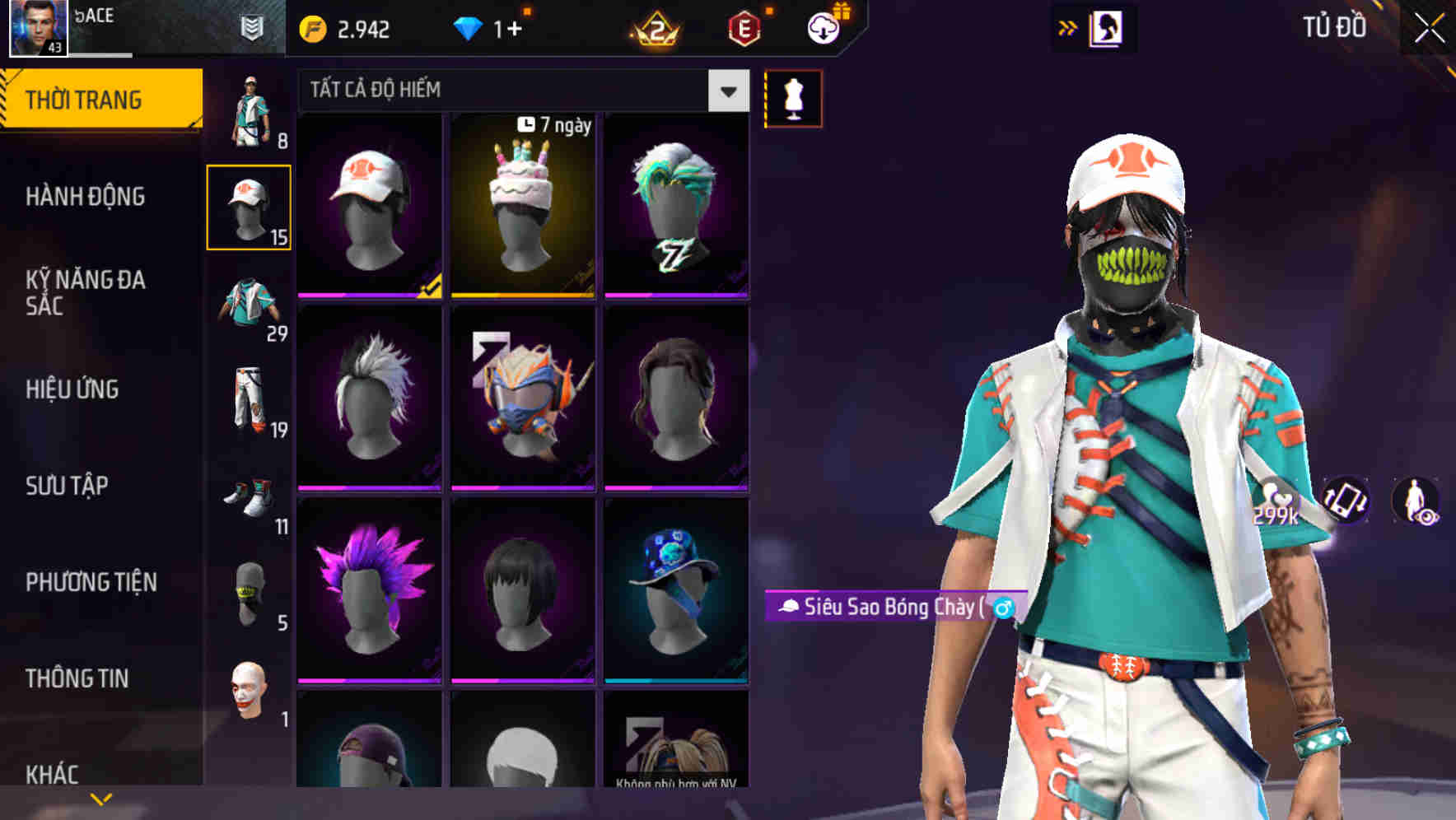This screenshot has width=1456, height=820.
Task: Click the rank crown badge in top bar
Action: click(x=655, y=27)
